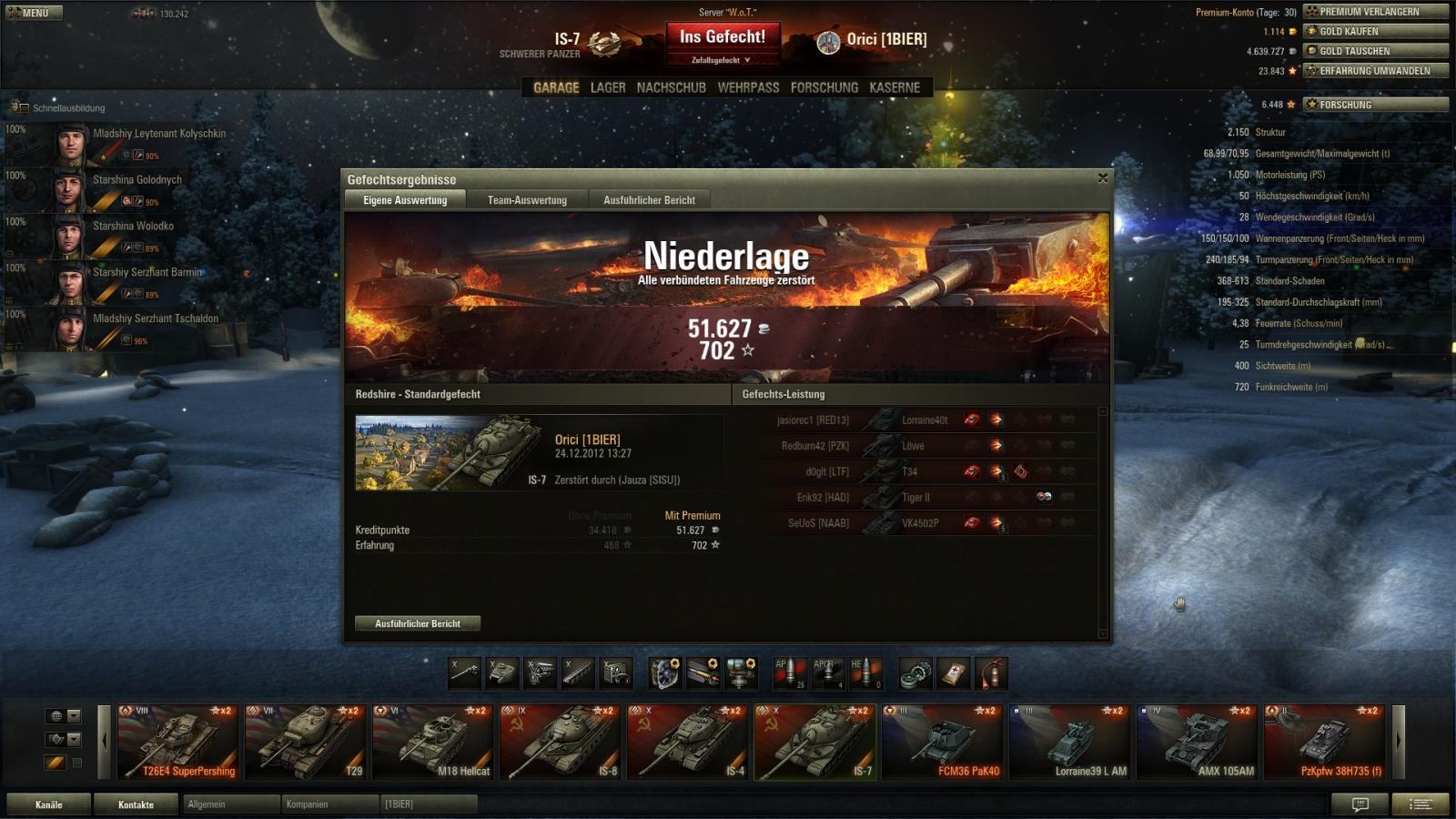The height and width of the screenshot is (819, 1456).
Task: Open the Menu button
Action: (x=34, y=13)
